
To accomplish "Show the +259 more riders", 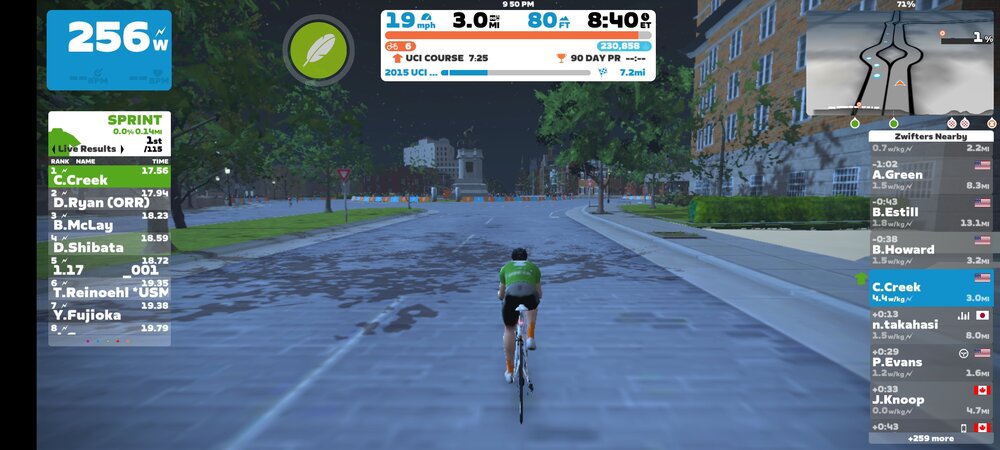I will (x=930, y=438).
